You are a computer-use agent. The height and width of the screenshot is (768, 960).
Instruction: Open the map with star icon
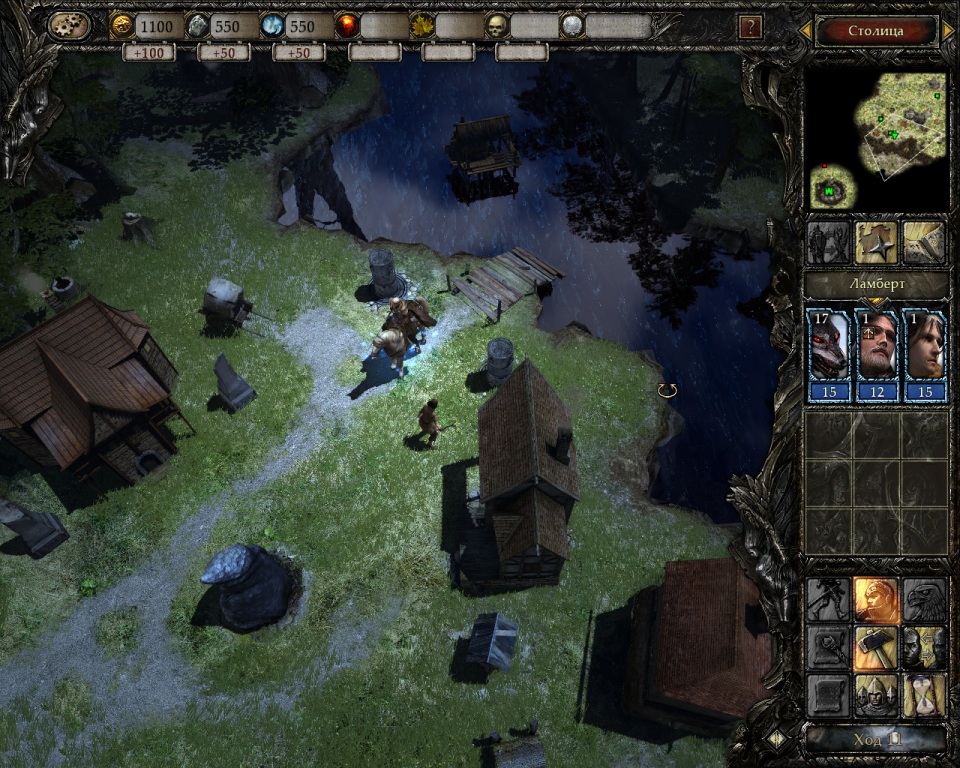point(876,242)
